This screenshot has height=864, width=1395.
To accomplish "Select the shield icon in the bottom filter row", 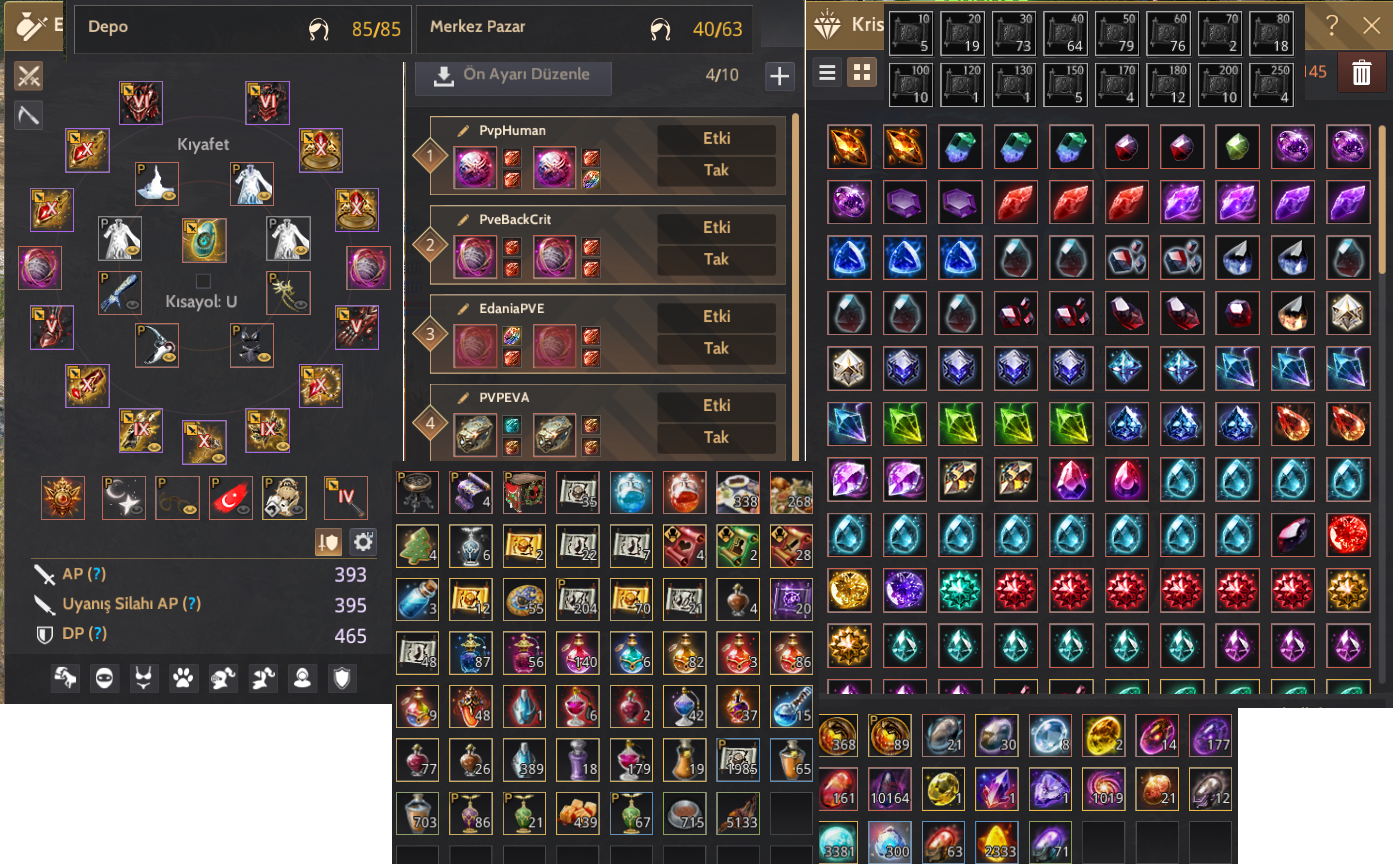I will tap(343, 678).
